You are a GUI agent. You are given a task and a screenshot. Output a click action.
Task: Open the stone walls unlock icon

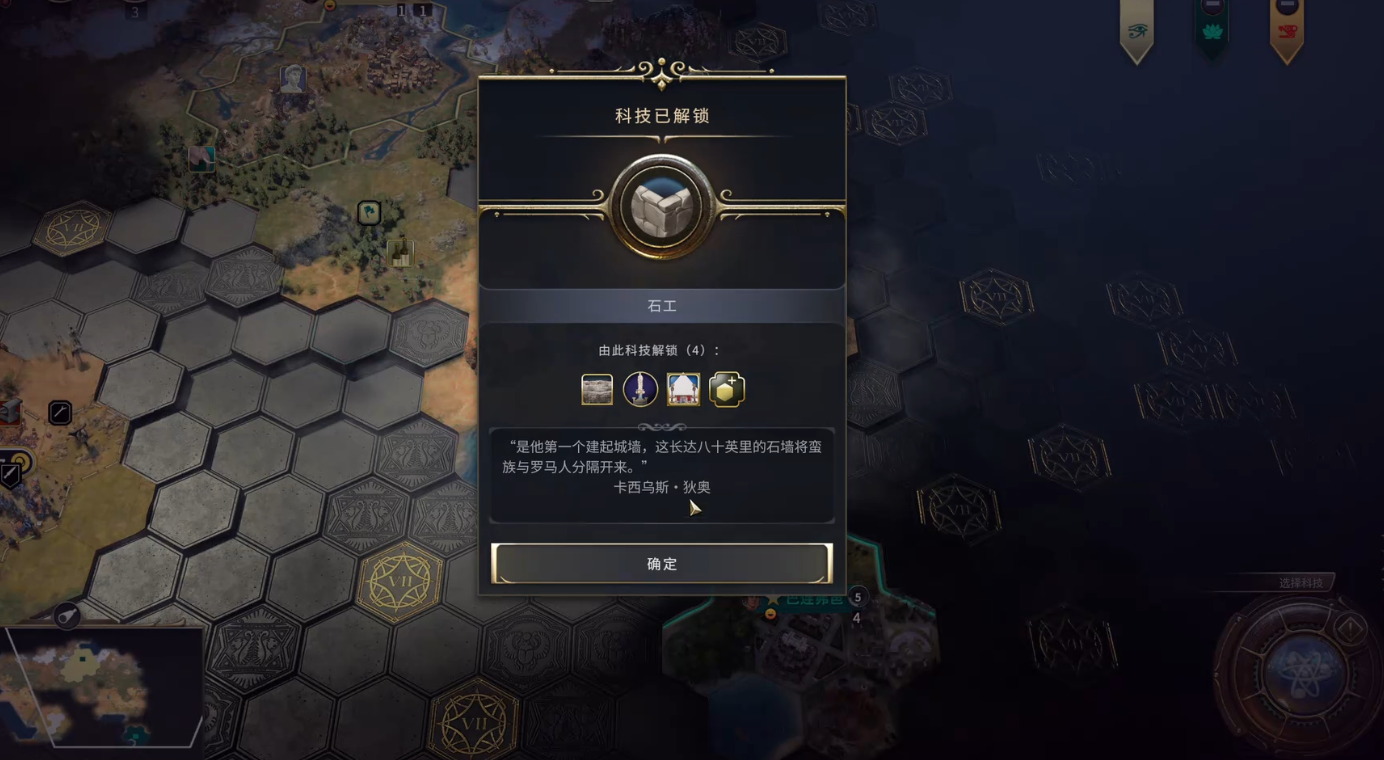[x=596, y=389]
